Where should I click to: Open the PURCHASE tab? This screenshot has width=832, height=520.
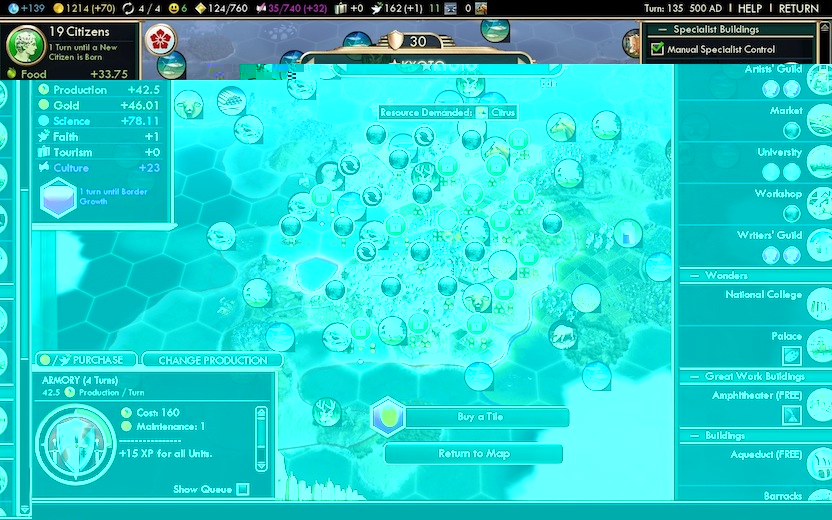(x=87, y=360)
